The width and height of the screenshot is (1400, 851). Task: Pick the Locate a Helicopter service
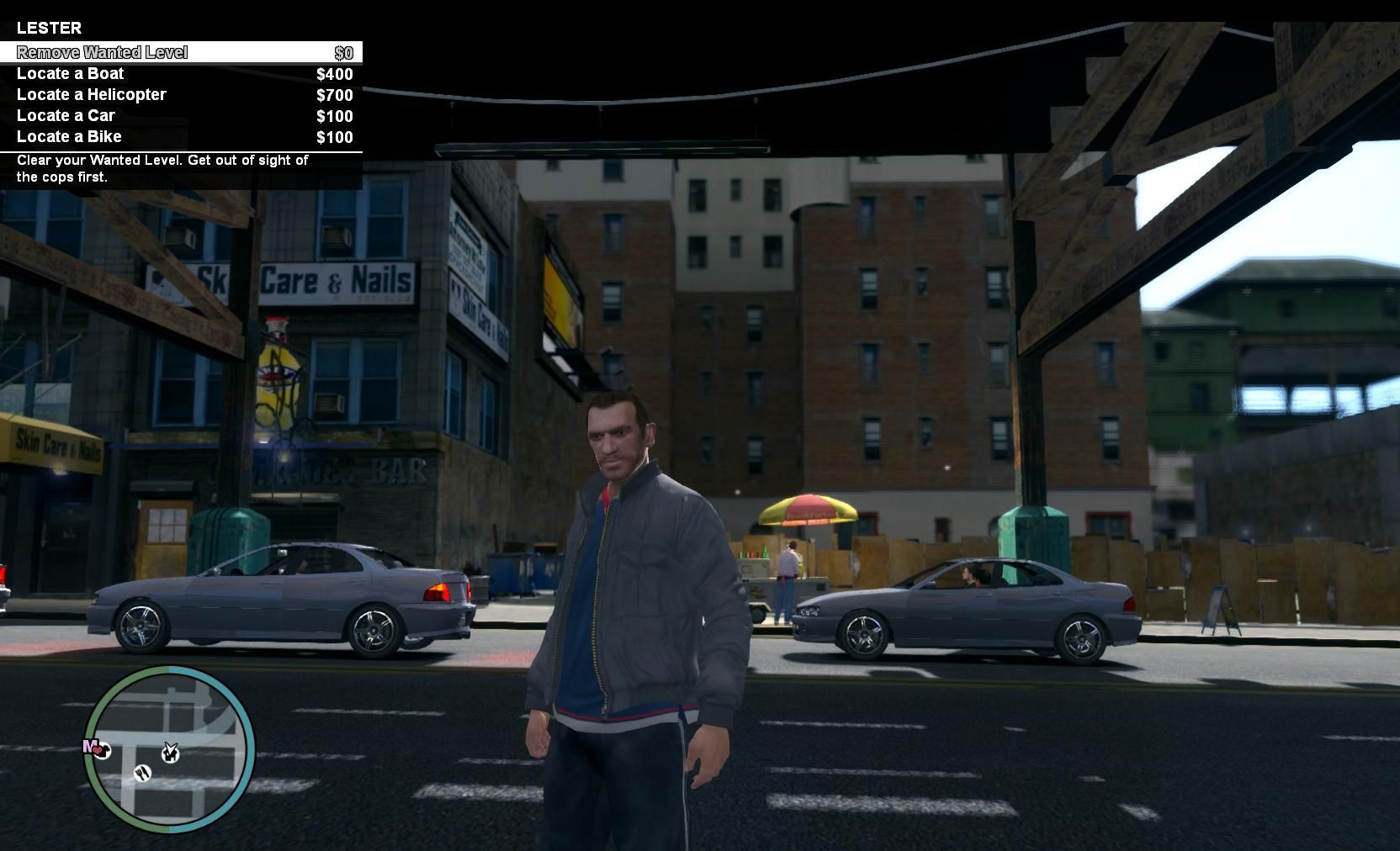coord(92,94)
